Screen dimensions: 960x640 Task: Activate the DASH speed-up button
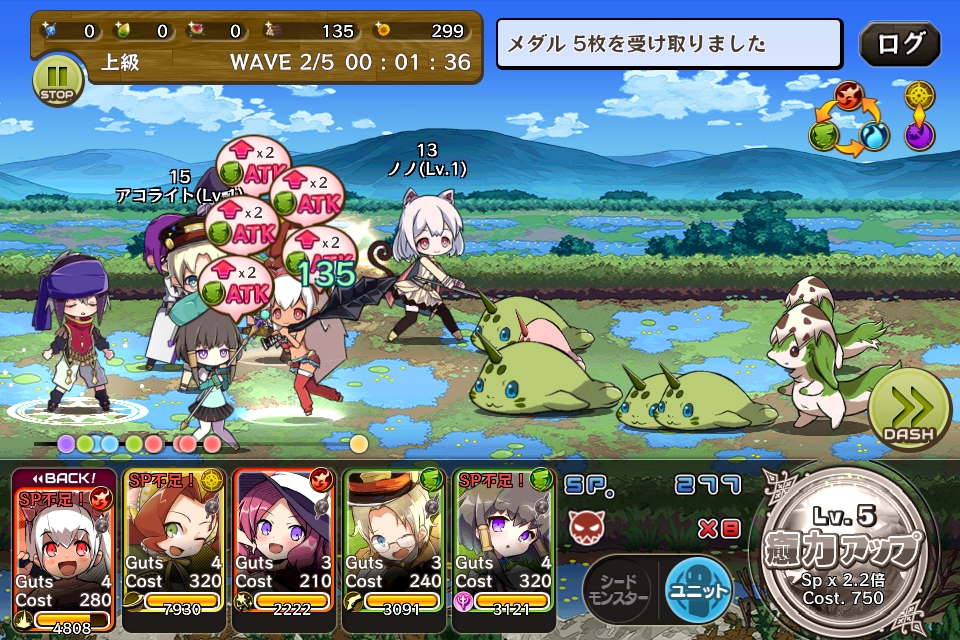[x=908, y=412]
